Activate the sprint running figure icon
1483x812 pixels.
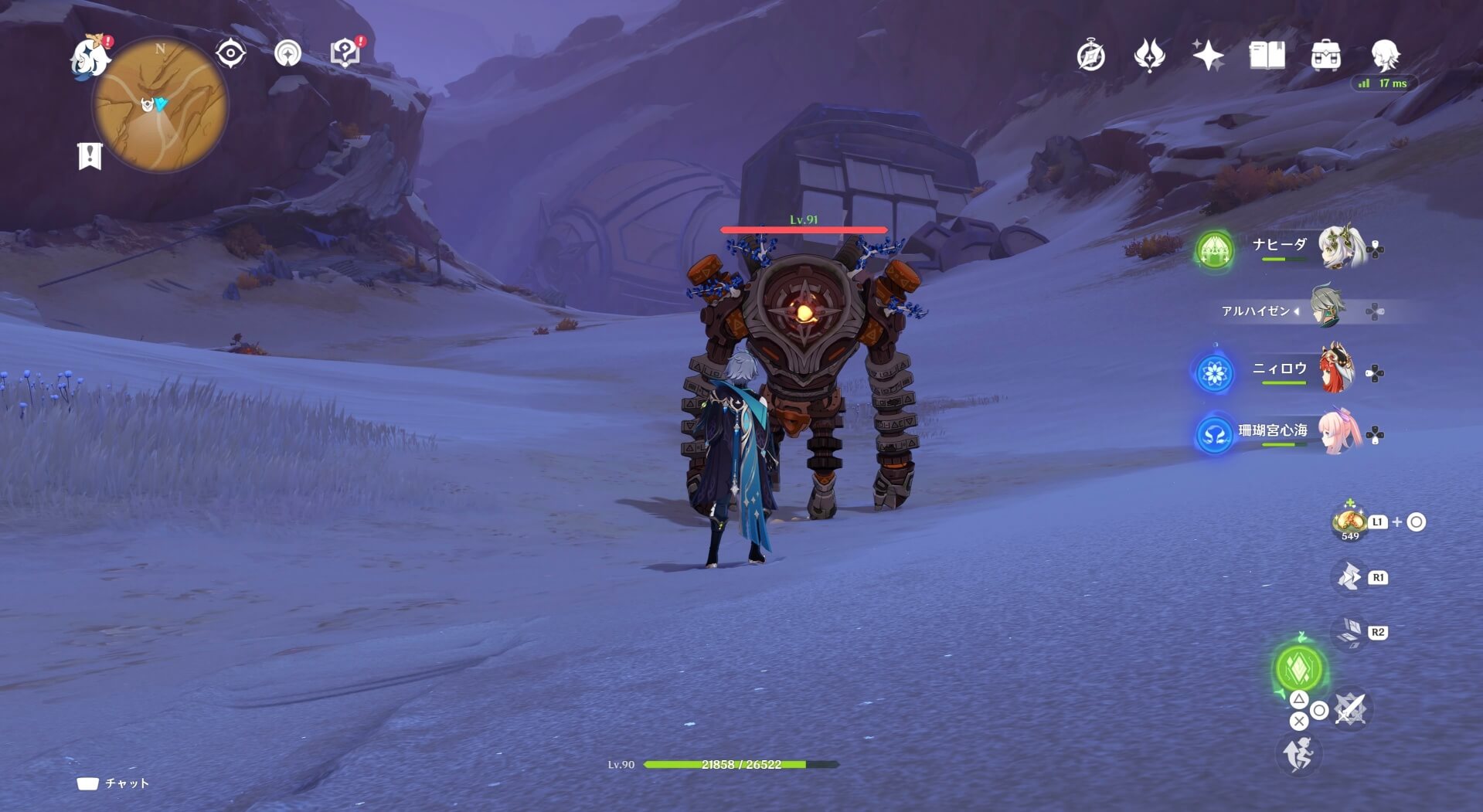1298,753
